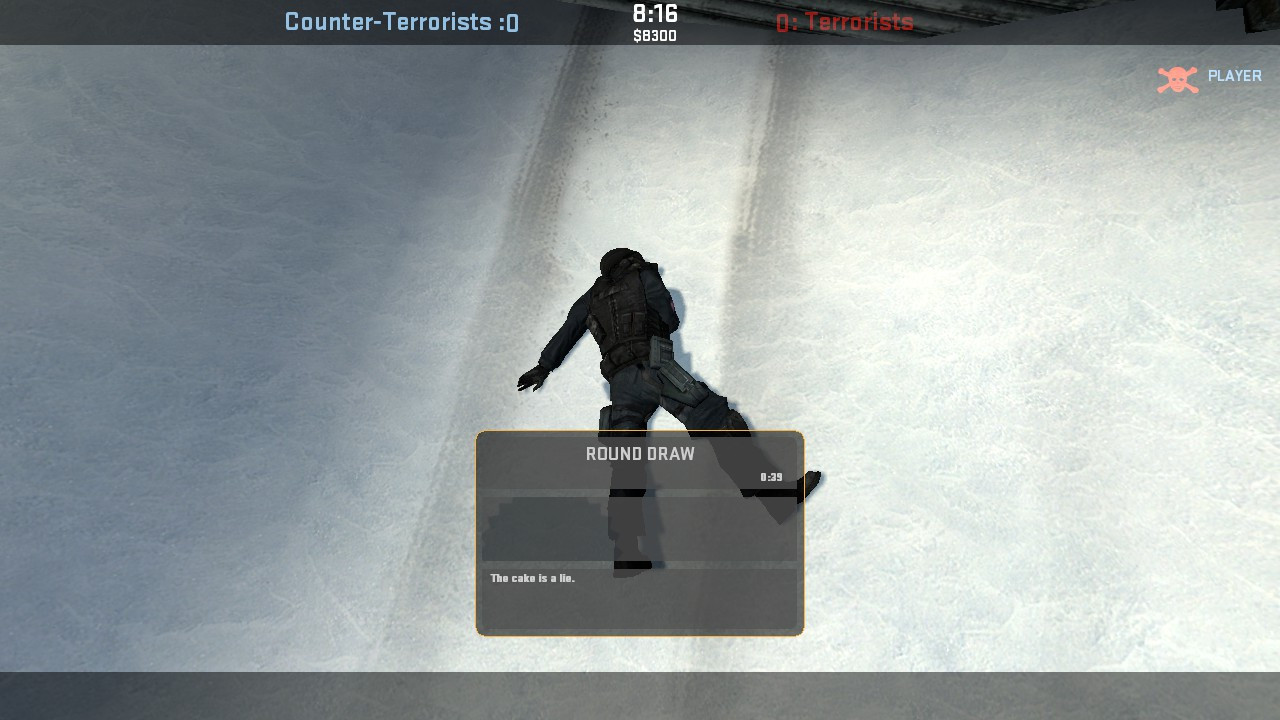Click the gray divider bar below the panel title
Screen dimensions: 1280x720
(x=640, y=490)
